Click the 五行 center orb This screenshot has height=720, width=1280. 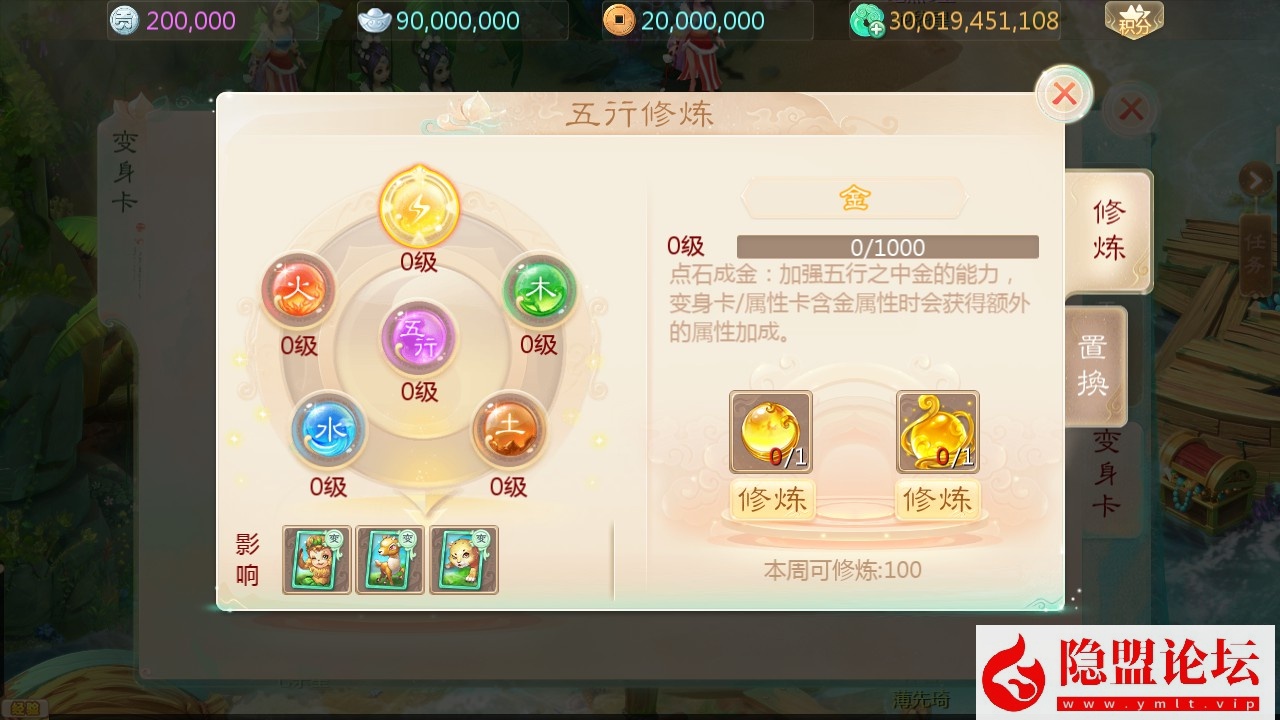point(419,340)
